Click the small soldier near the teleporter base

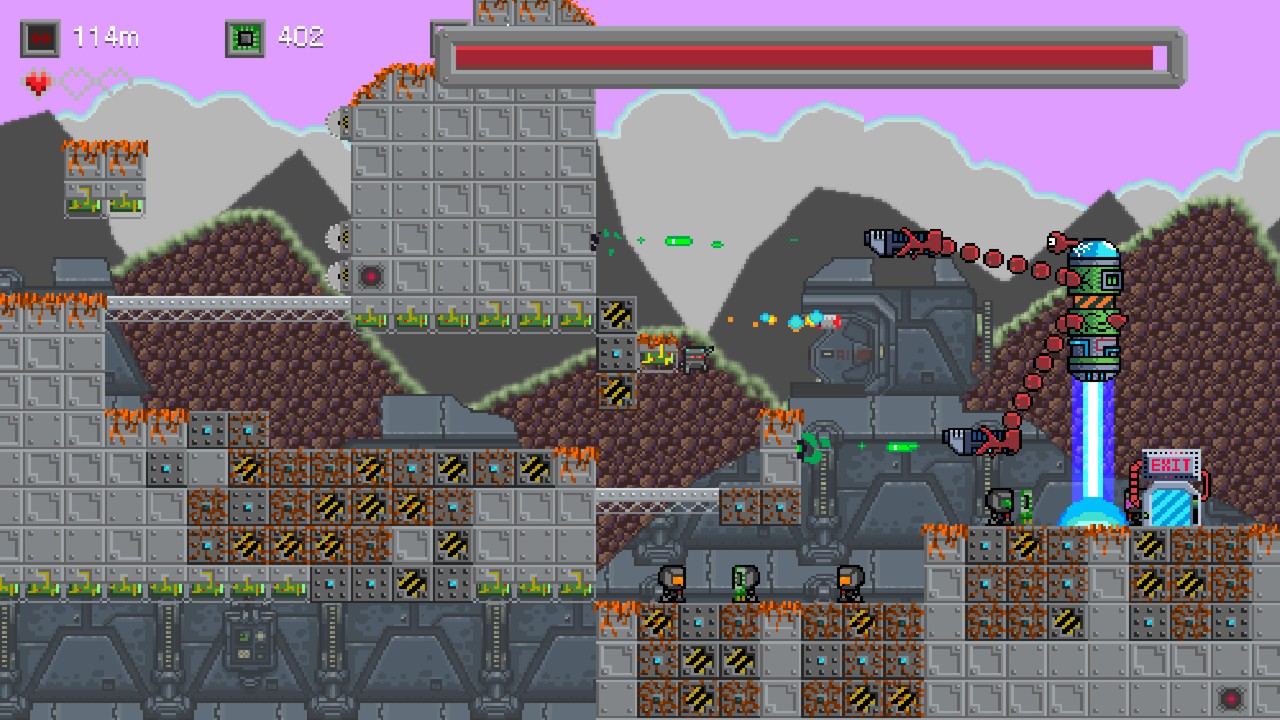[x=997, y=508]
